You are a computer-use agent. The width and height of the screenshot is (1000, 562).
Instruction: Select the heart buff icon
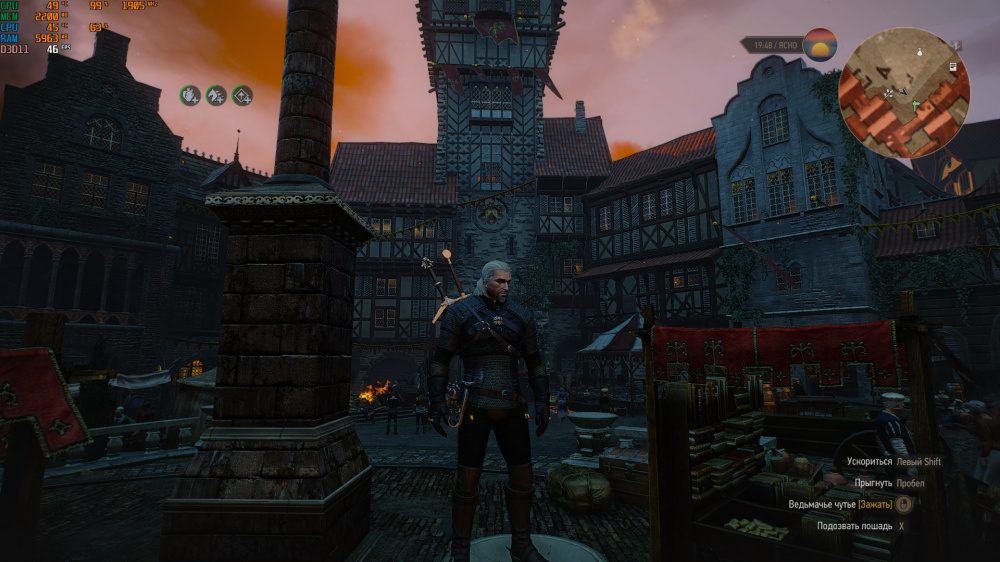pyautogui.click(x=190, y=95)
